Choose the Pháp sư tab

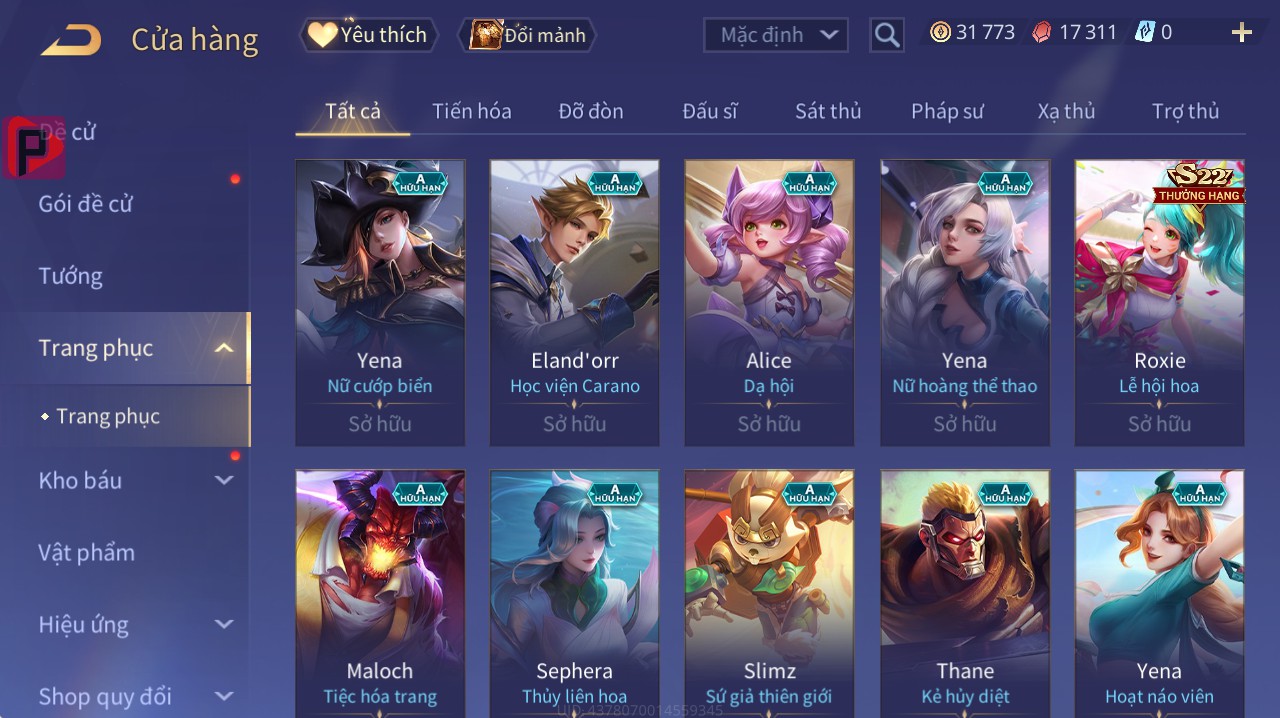[947, 111]
